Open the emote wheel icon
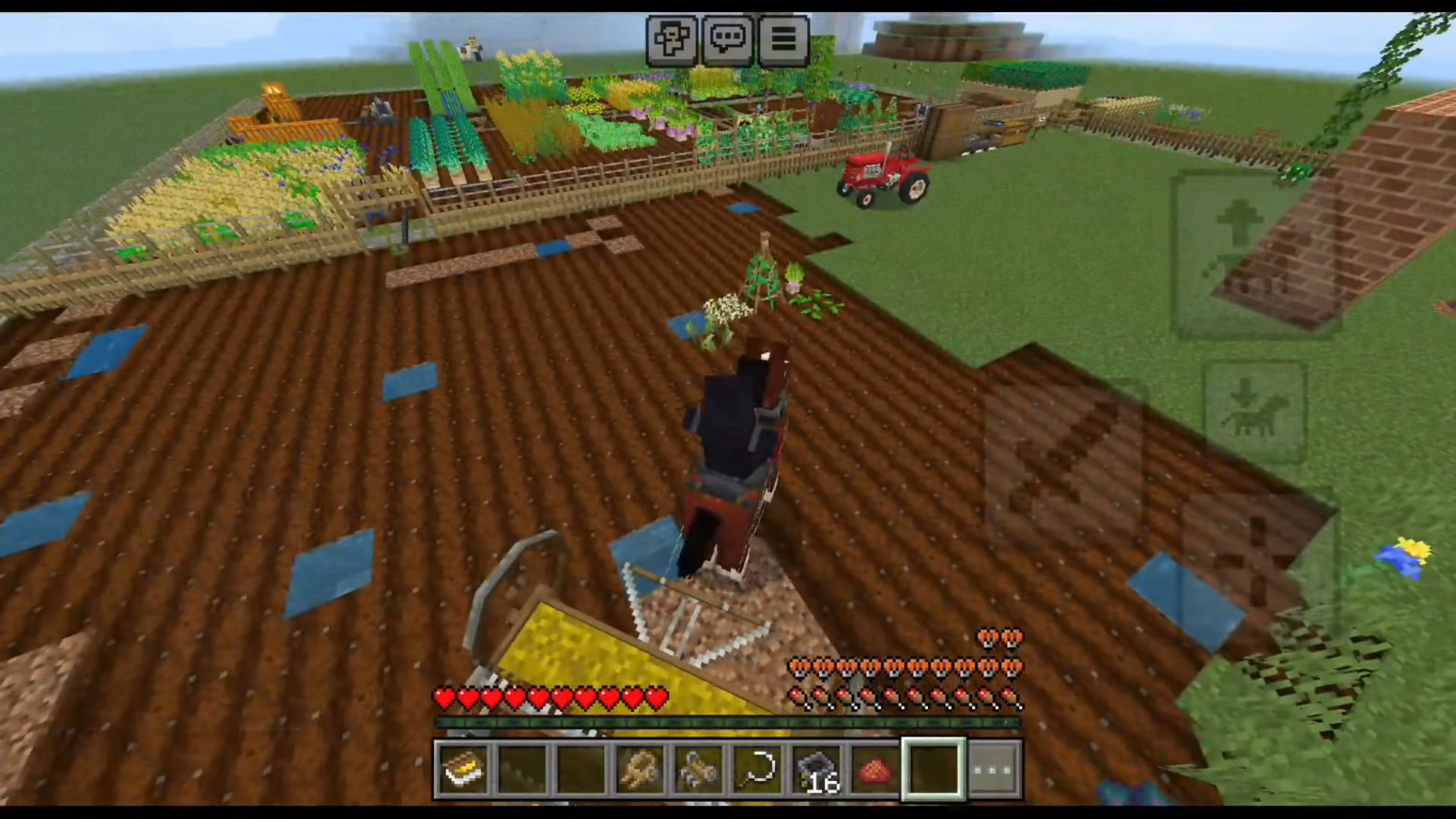 [672, 39]
